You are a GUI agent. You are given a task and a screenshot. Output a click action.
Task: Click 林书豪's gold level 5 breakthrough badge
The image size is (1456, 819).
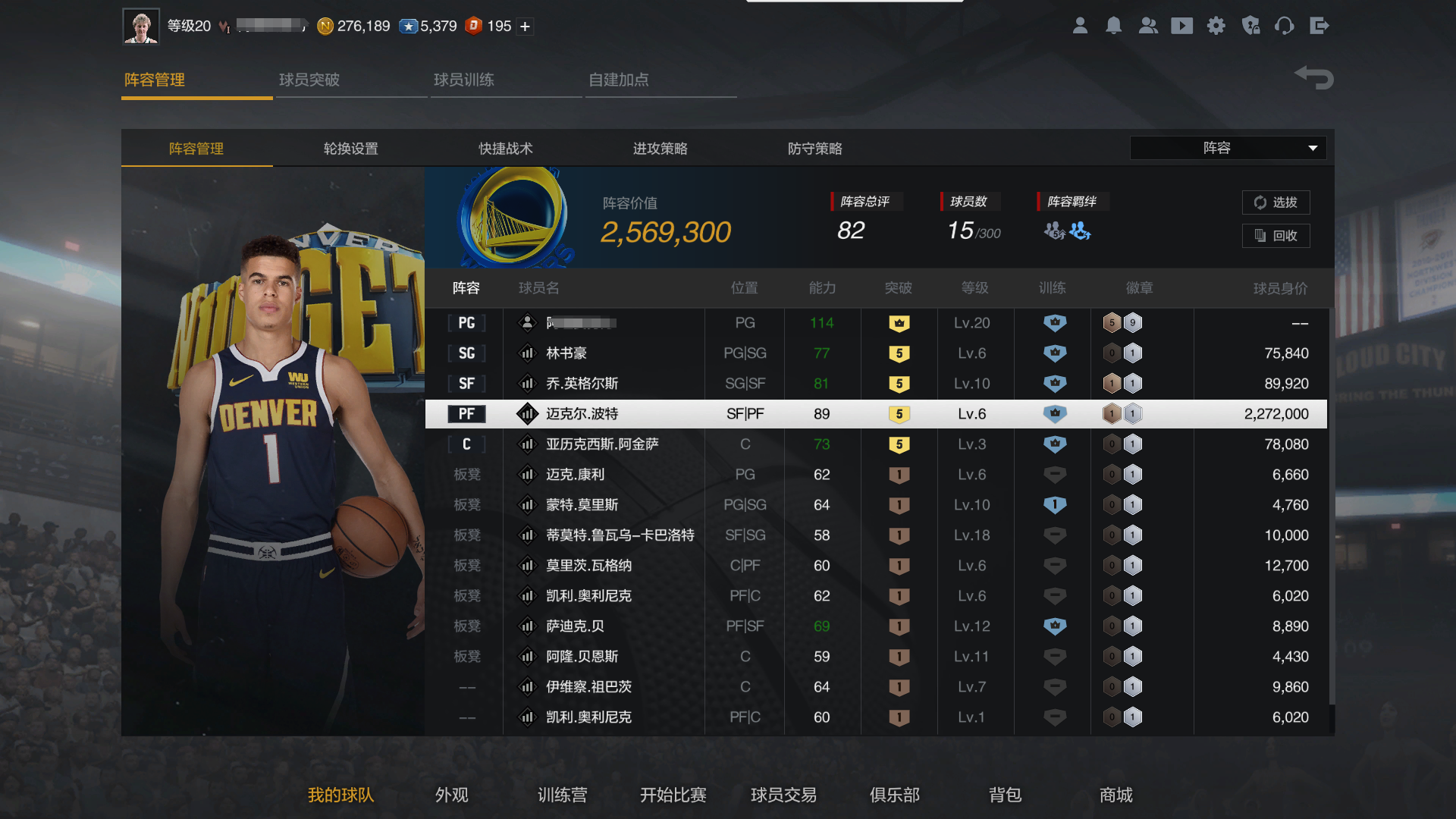click(899, 353)
